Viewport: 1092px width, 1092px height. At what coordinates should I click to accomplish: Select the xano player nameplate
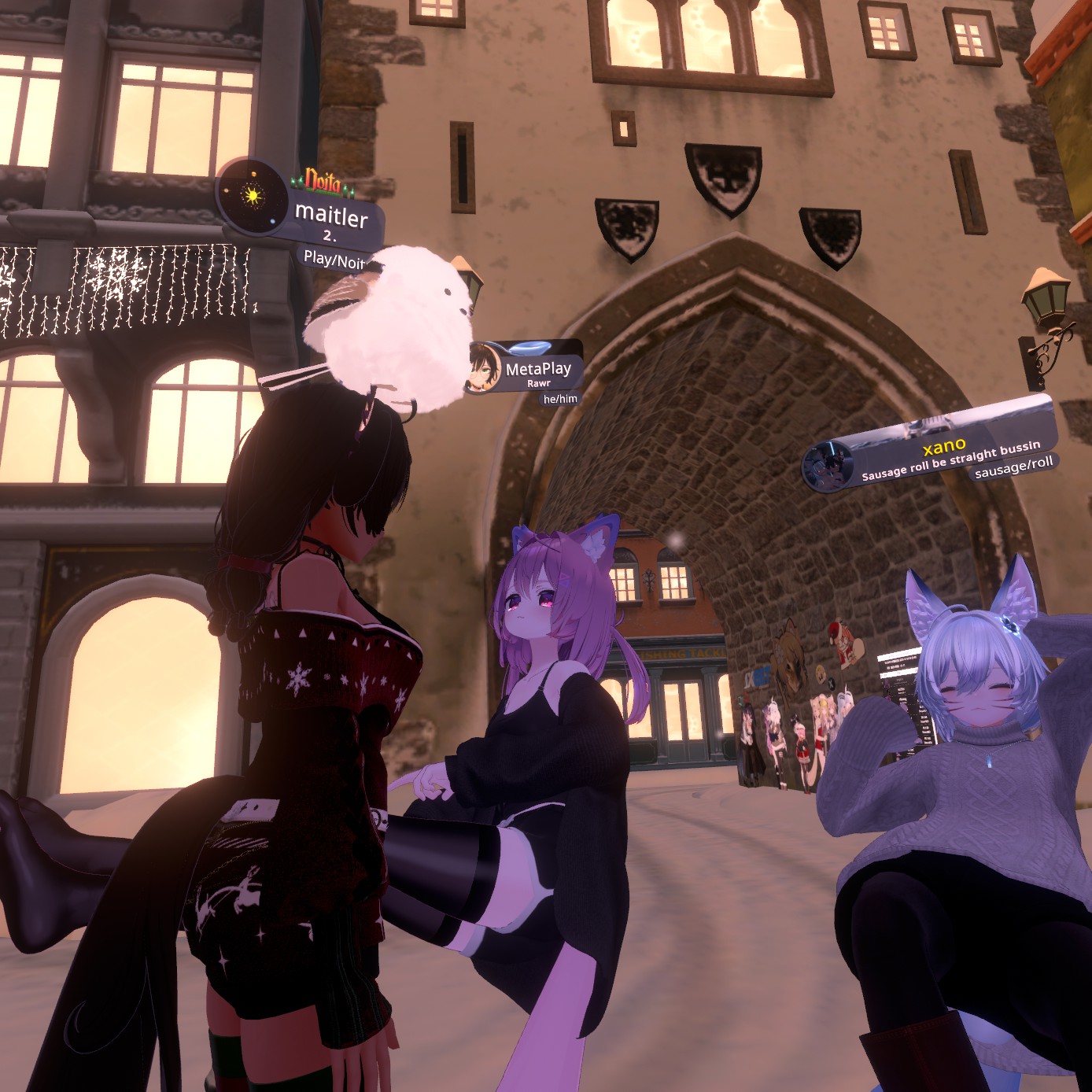[x=944, y=450]
